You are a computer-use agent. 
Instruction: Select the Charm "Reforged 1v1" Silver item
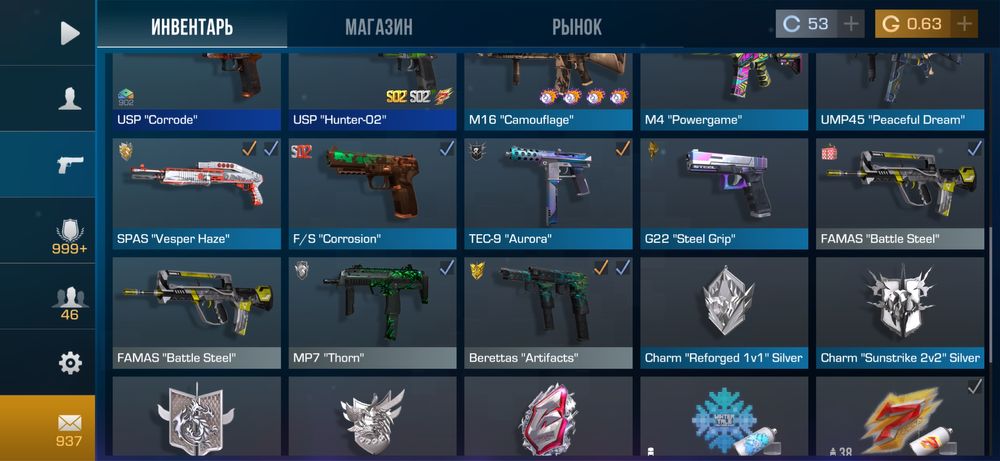point(724,312)
